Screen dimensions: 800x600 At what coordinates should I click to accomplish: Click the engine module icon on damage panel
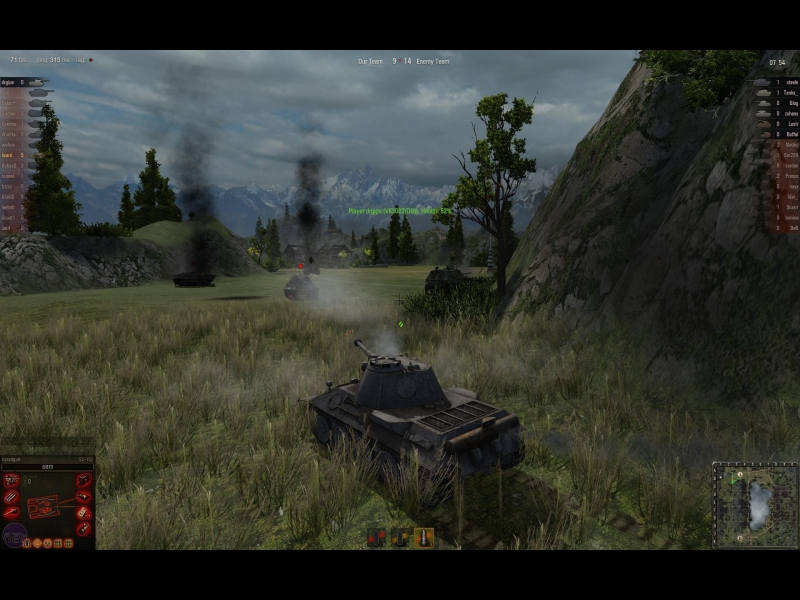pos(12,481)
